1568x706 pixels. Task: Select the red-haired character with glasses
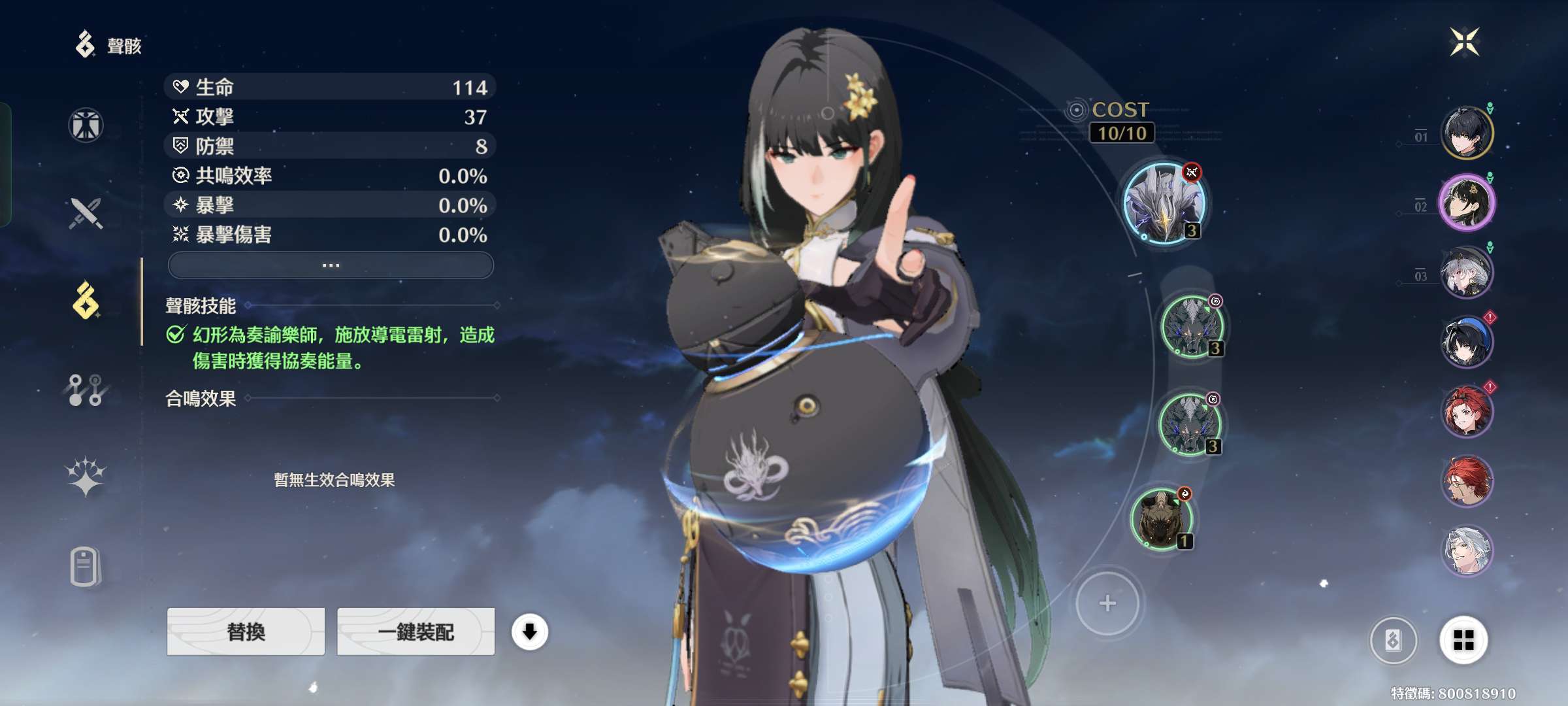(1467, 482)
